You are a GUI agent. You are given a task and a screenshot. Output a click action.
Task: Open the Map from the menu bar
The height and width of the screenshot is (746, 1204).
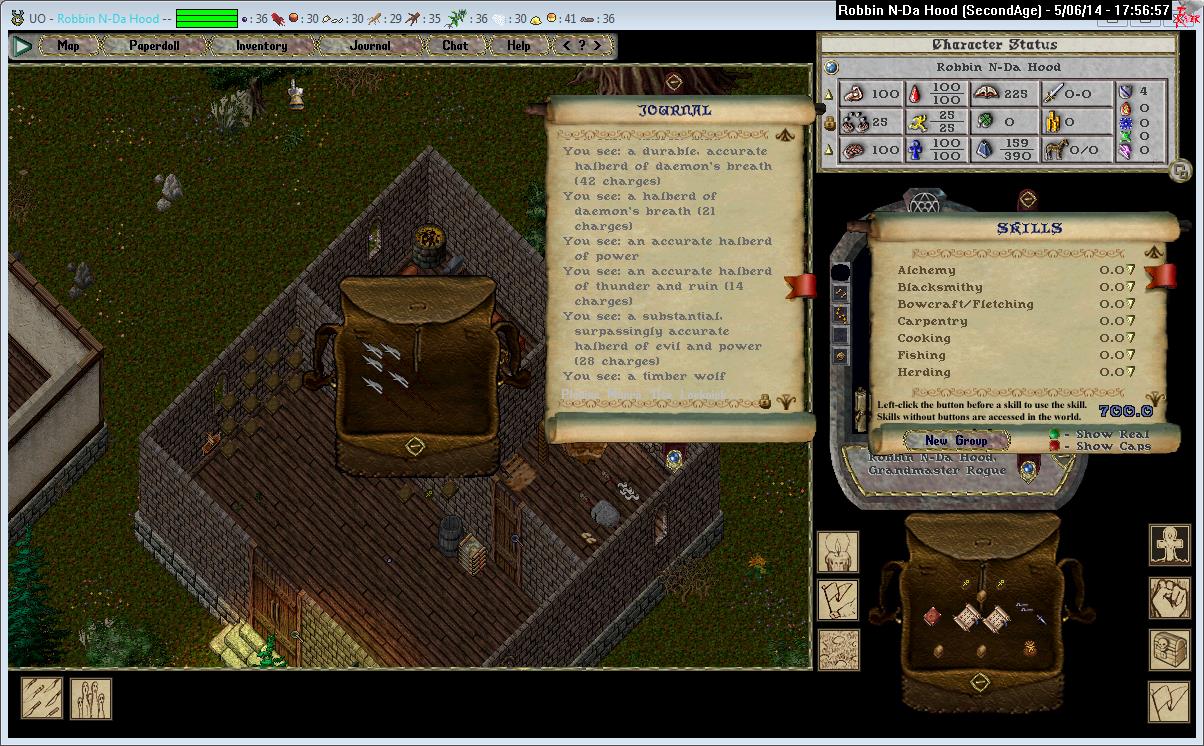point(68,46)
